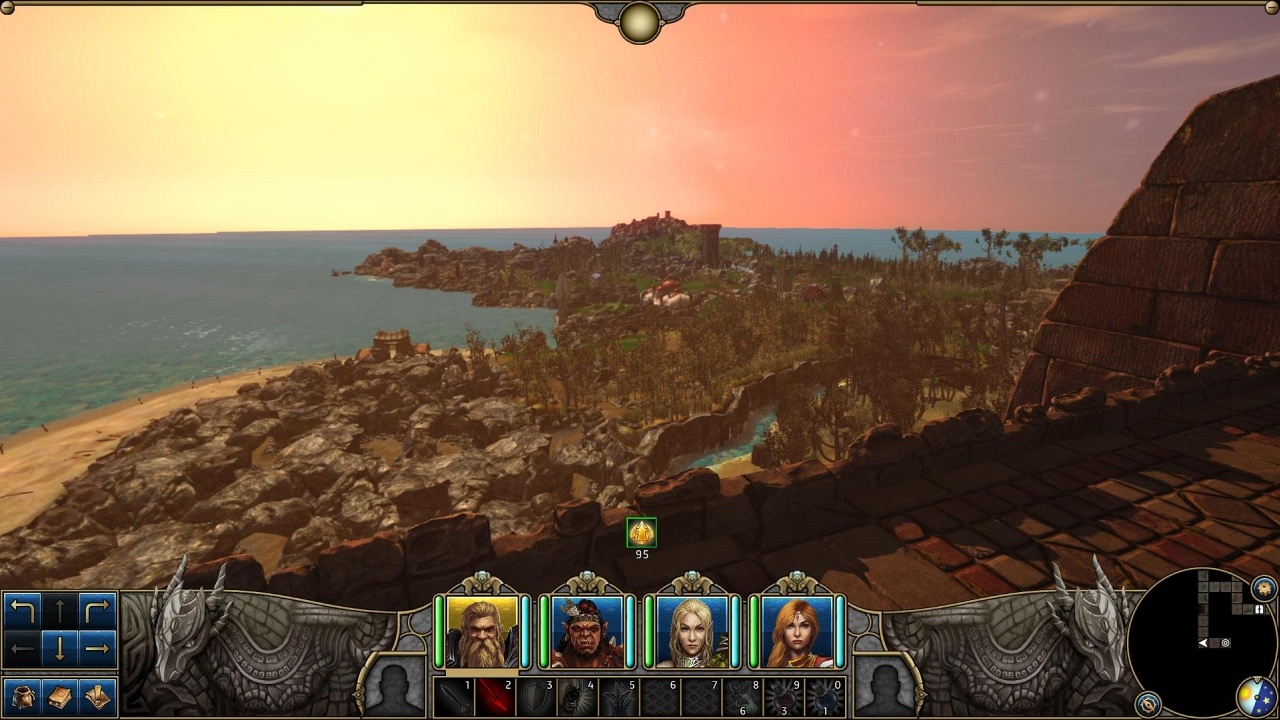Click the gear button beside the minimap

(x=1264, y=588)
